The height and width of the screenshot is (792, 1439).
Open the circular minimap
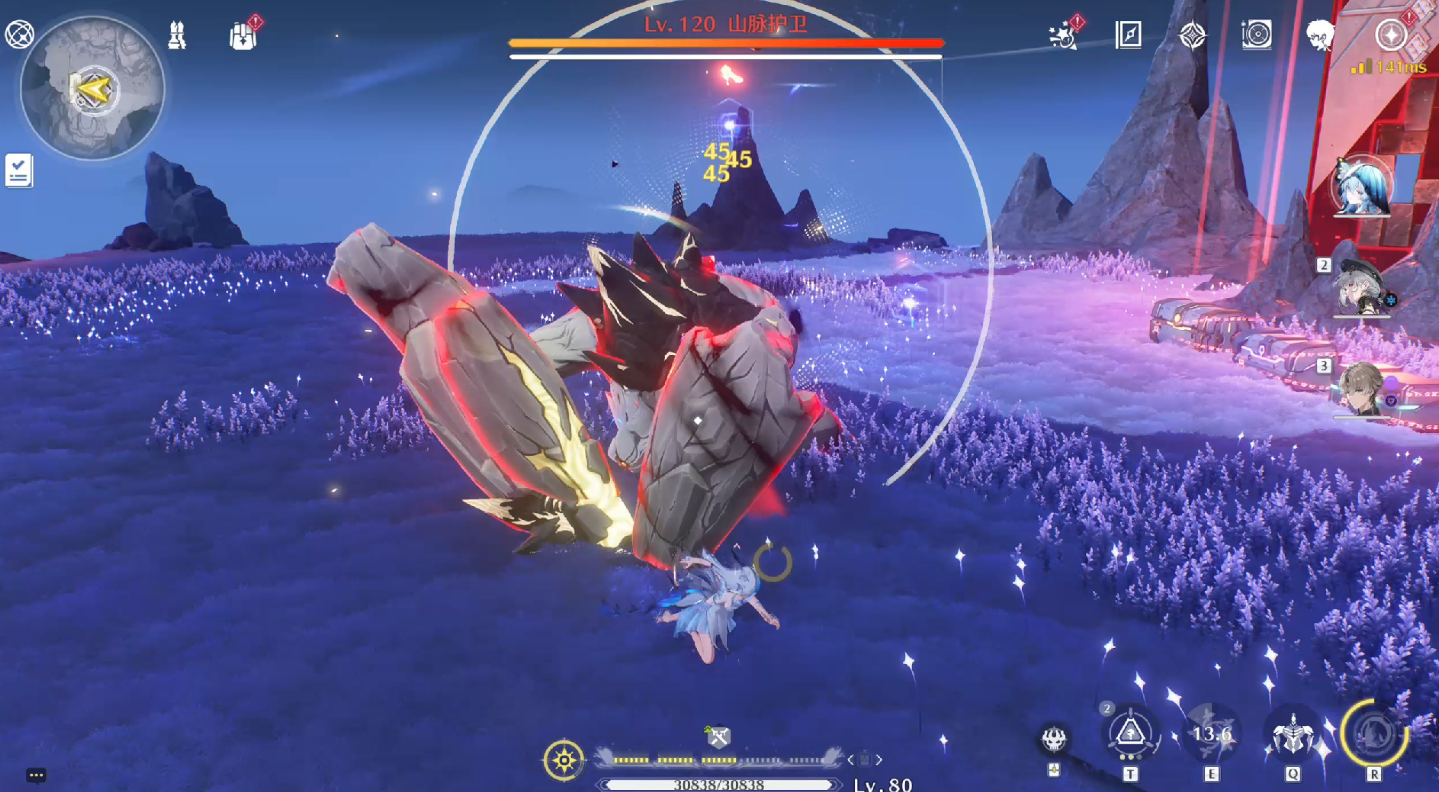coord(92,89)
